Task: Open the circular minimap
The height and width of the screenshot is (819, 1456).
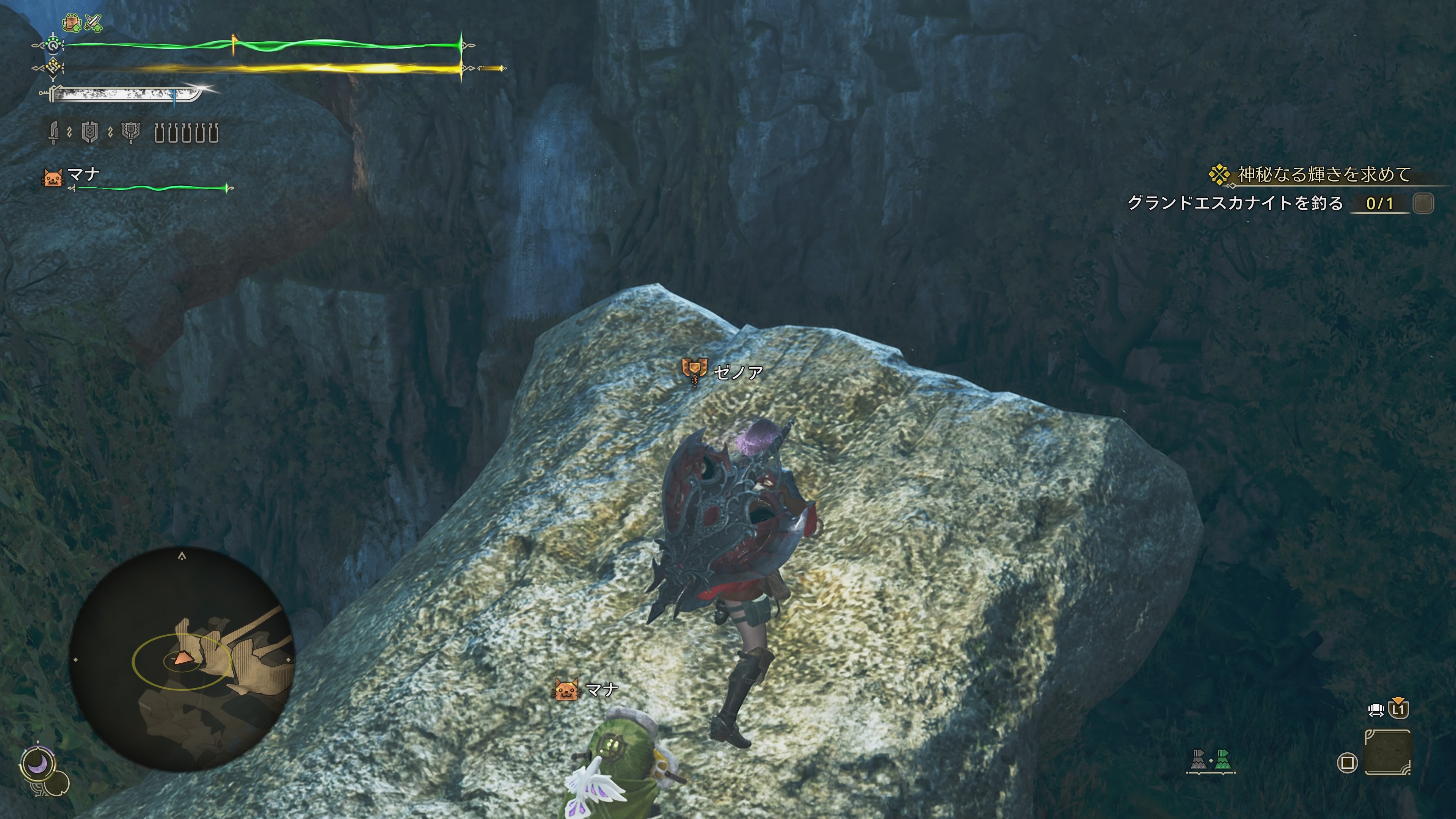Action: click(182, 659)
